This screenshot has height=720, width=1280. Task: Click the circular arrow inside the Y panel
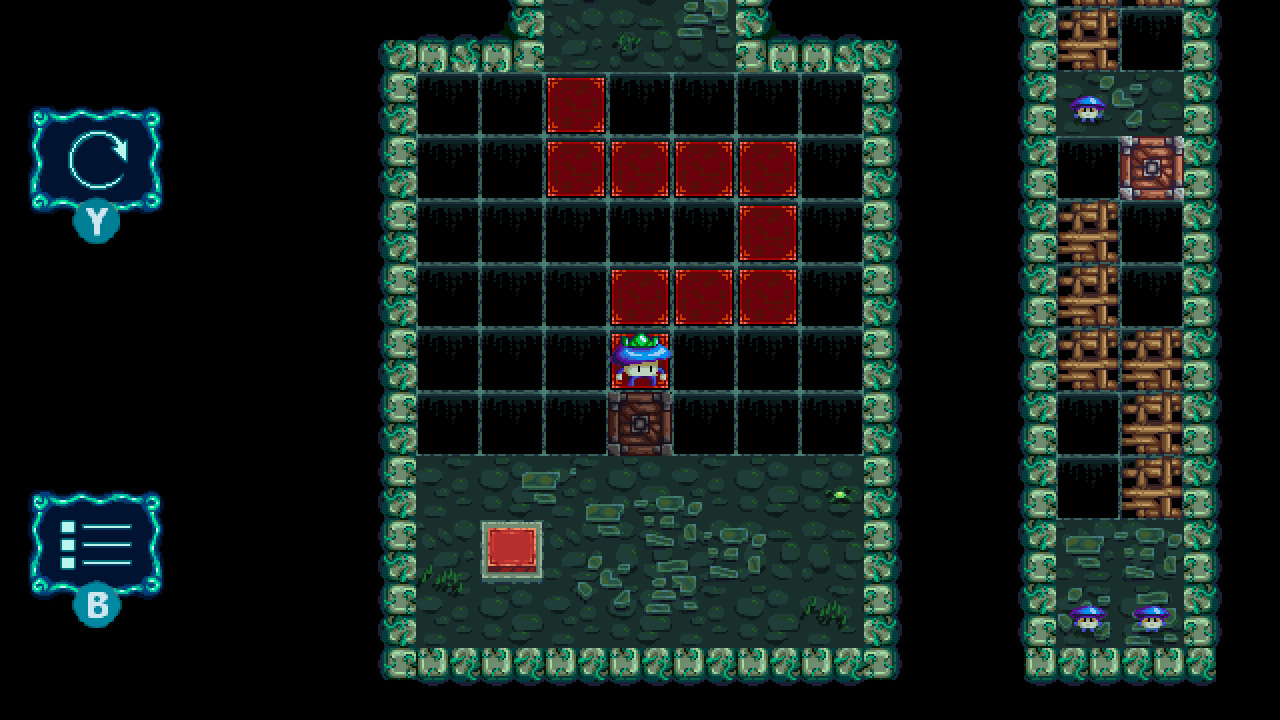pyautogui.click(x=97, y=160)
